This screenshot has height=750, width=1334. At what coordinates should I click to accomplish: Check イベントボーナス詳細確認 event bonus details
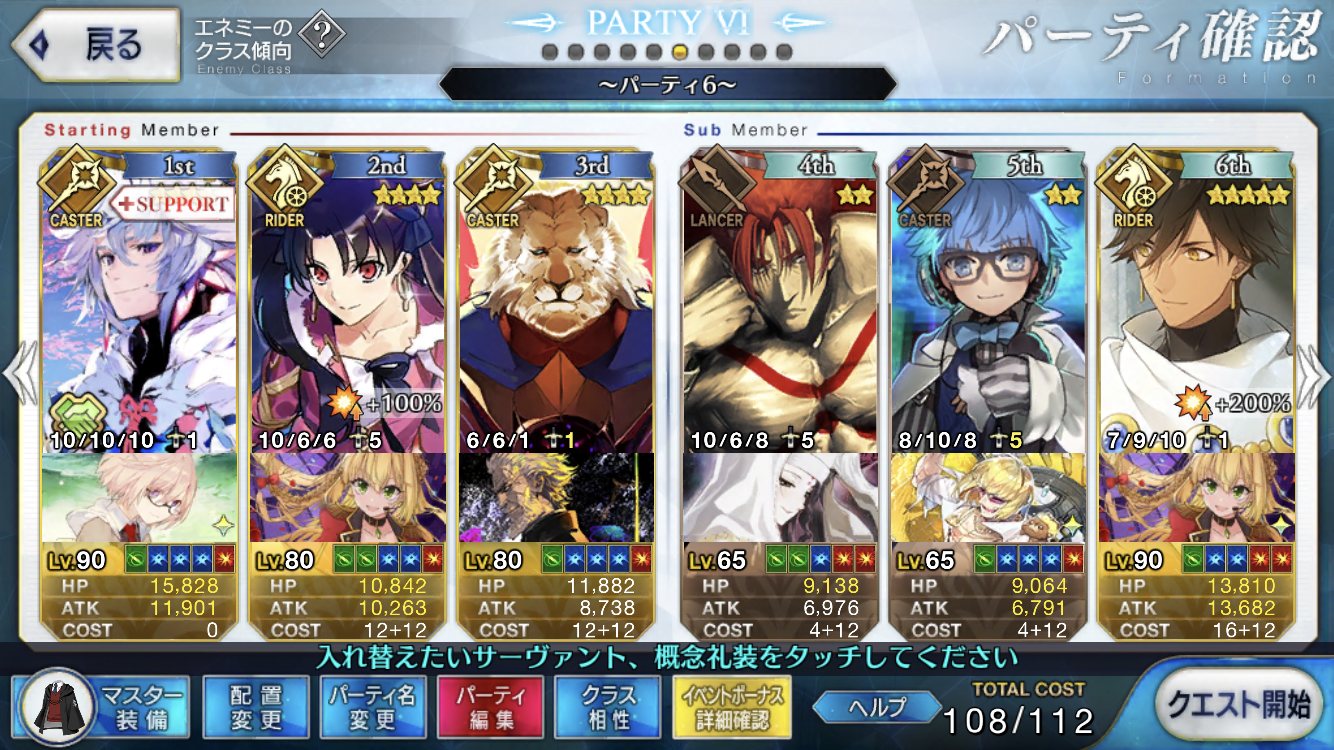point(732,707)
